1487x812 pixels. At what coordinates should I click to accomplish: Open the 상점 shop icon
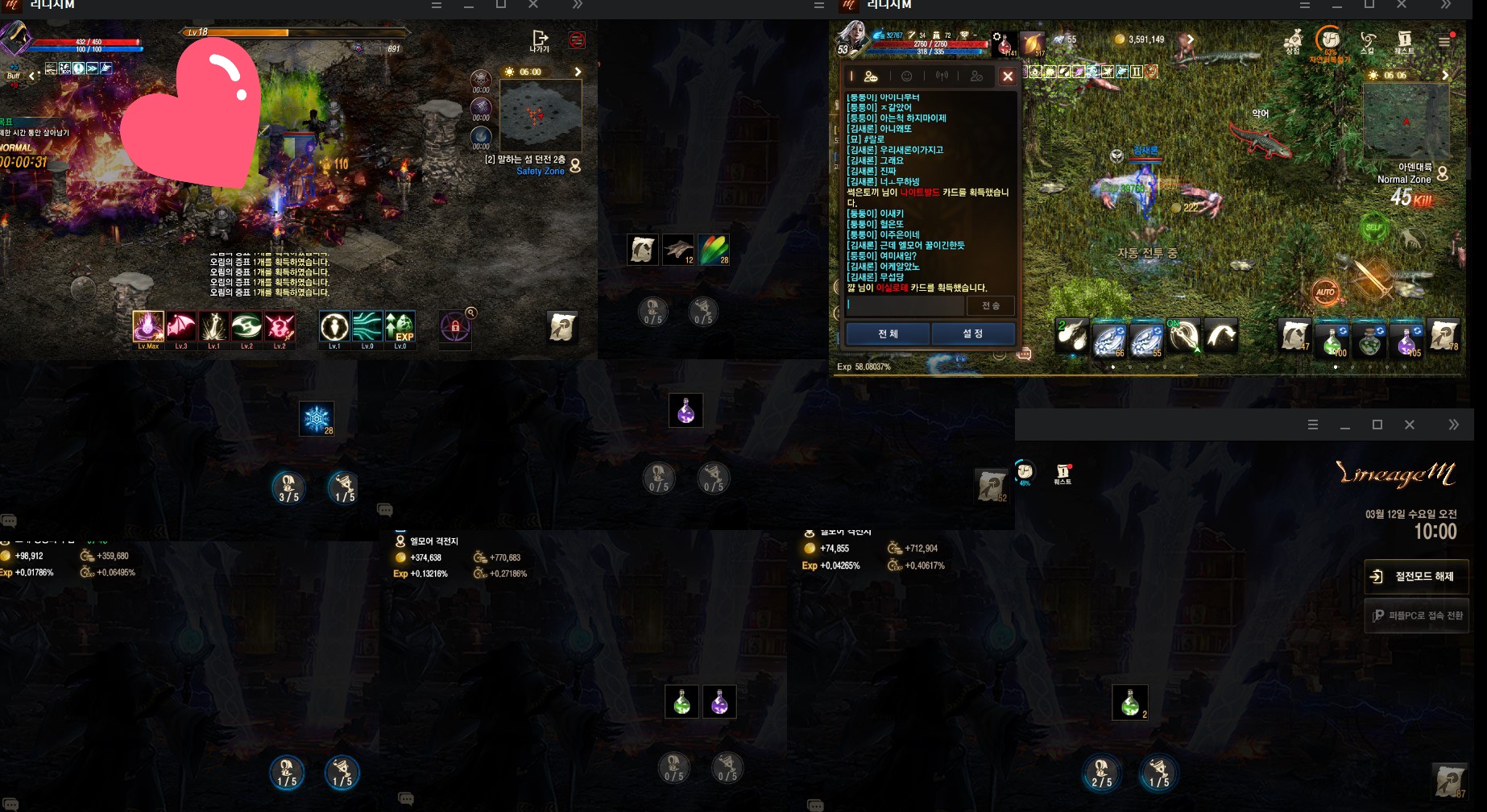(x=1295, y=39)
